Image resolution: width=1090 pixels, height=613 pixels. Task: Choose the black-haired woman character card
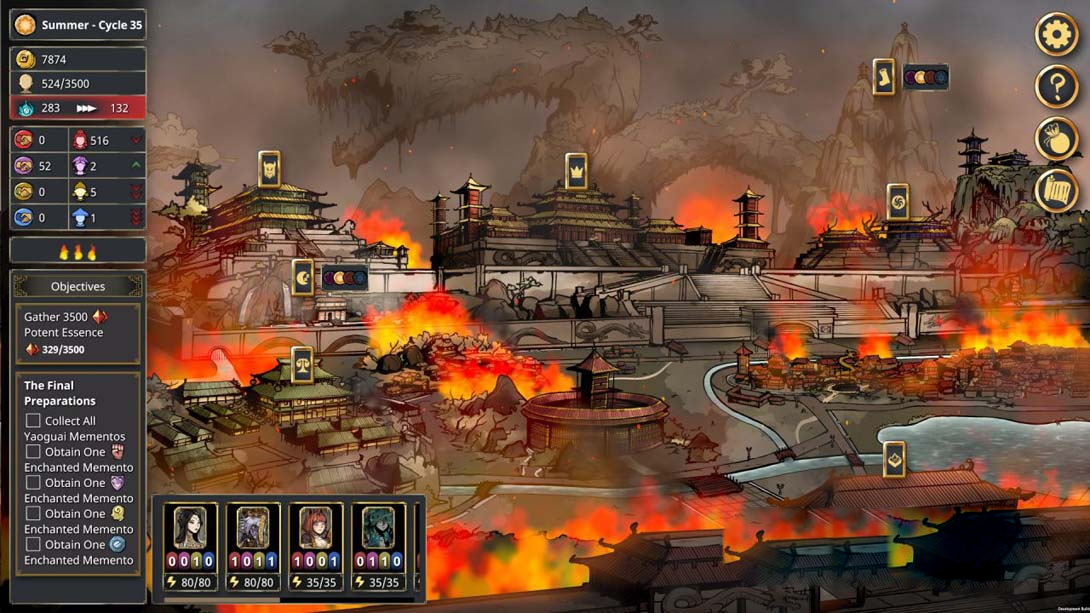pos(190,528)
